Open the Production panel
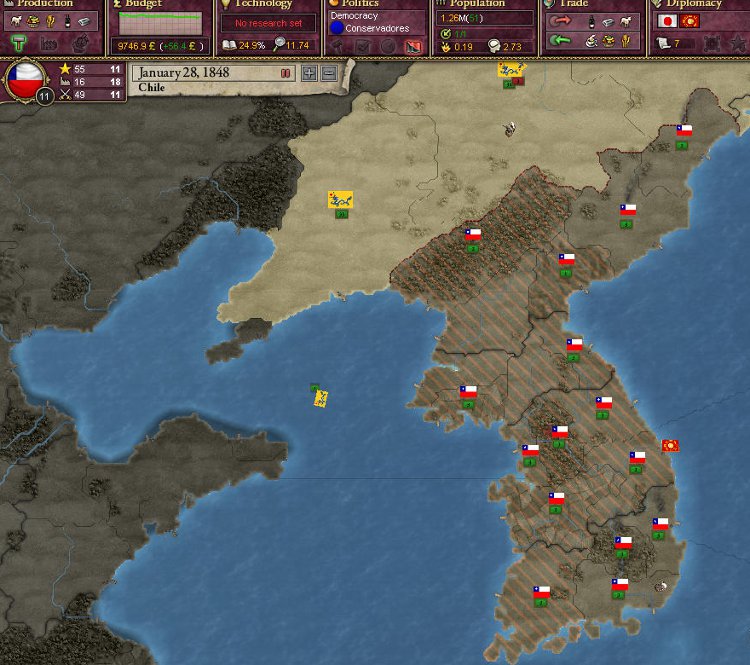 pos(45,4)
